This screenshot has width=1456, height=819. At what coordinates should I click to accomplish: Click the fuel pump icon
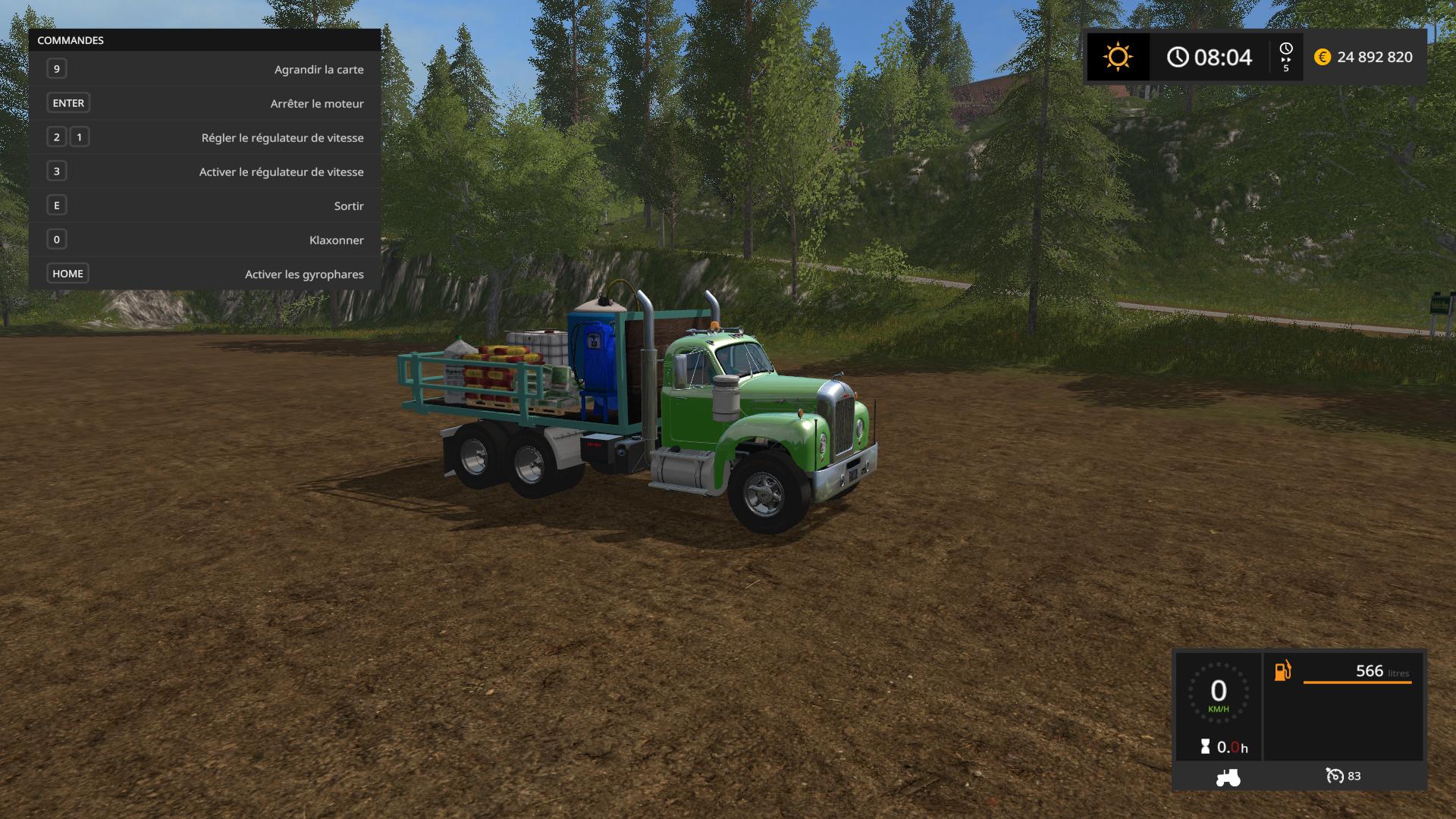[x=1282, y=671]
